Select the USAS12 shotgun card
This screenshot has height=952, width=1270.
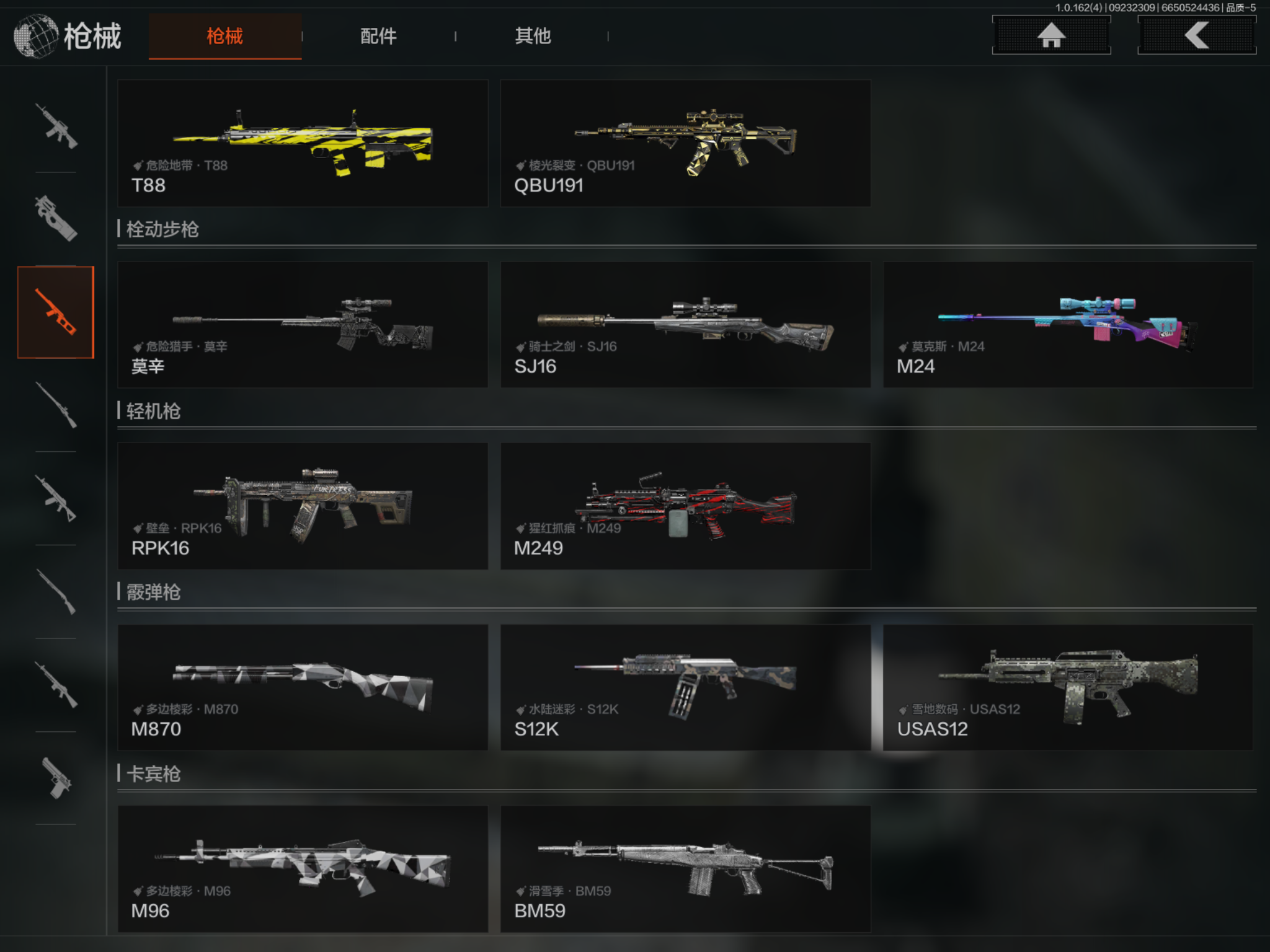[x=1067, y=687]
